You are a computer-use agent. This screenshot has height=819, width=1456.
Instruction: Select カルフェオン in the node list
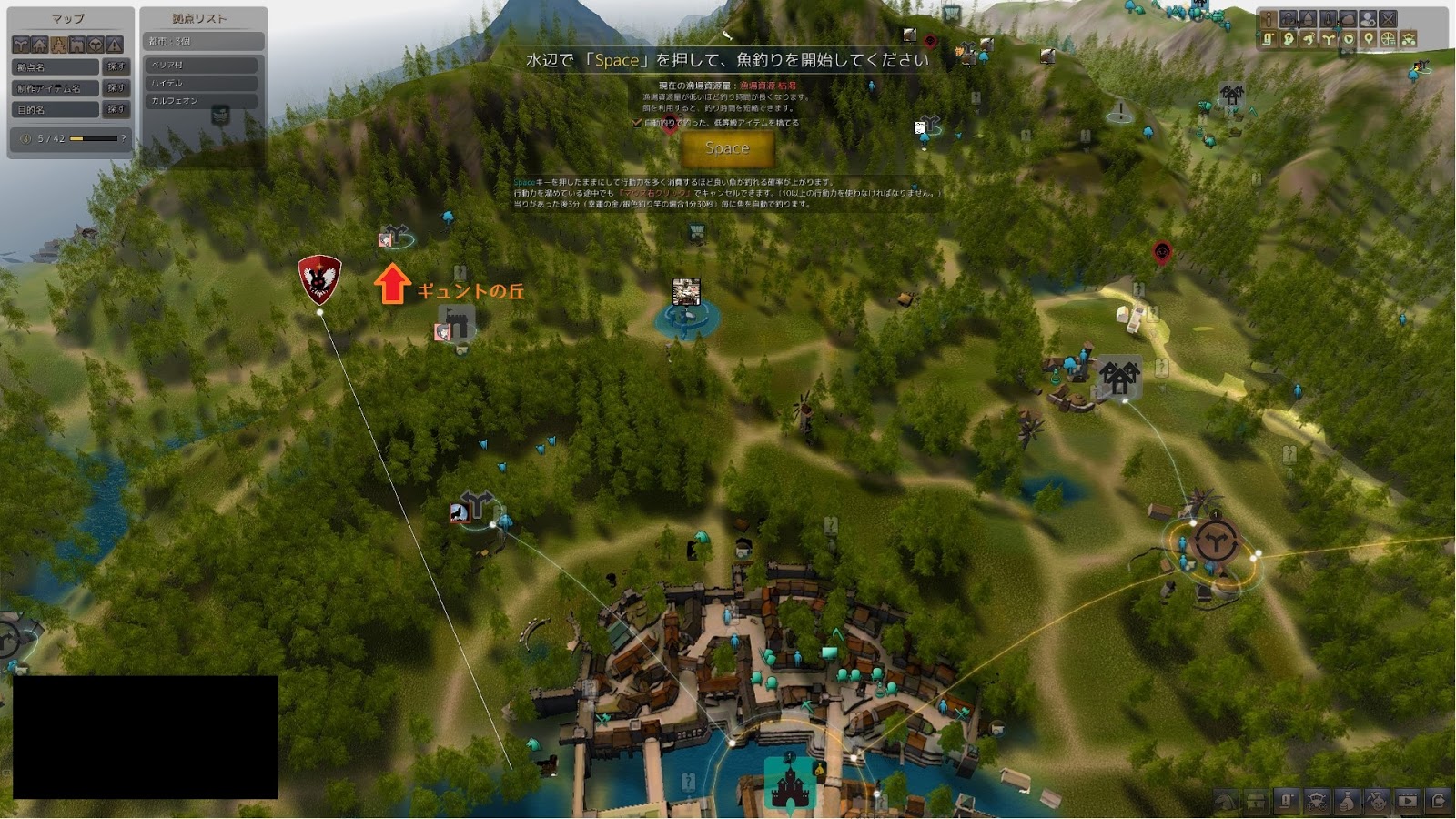coord(202,101)
